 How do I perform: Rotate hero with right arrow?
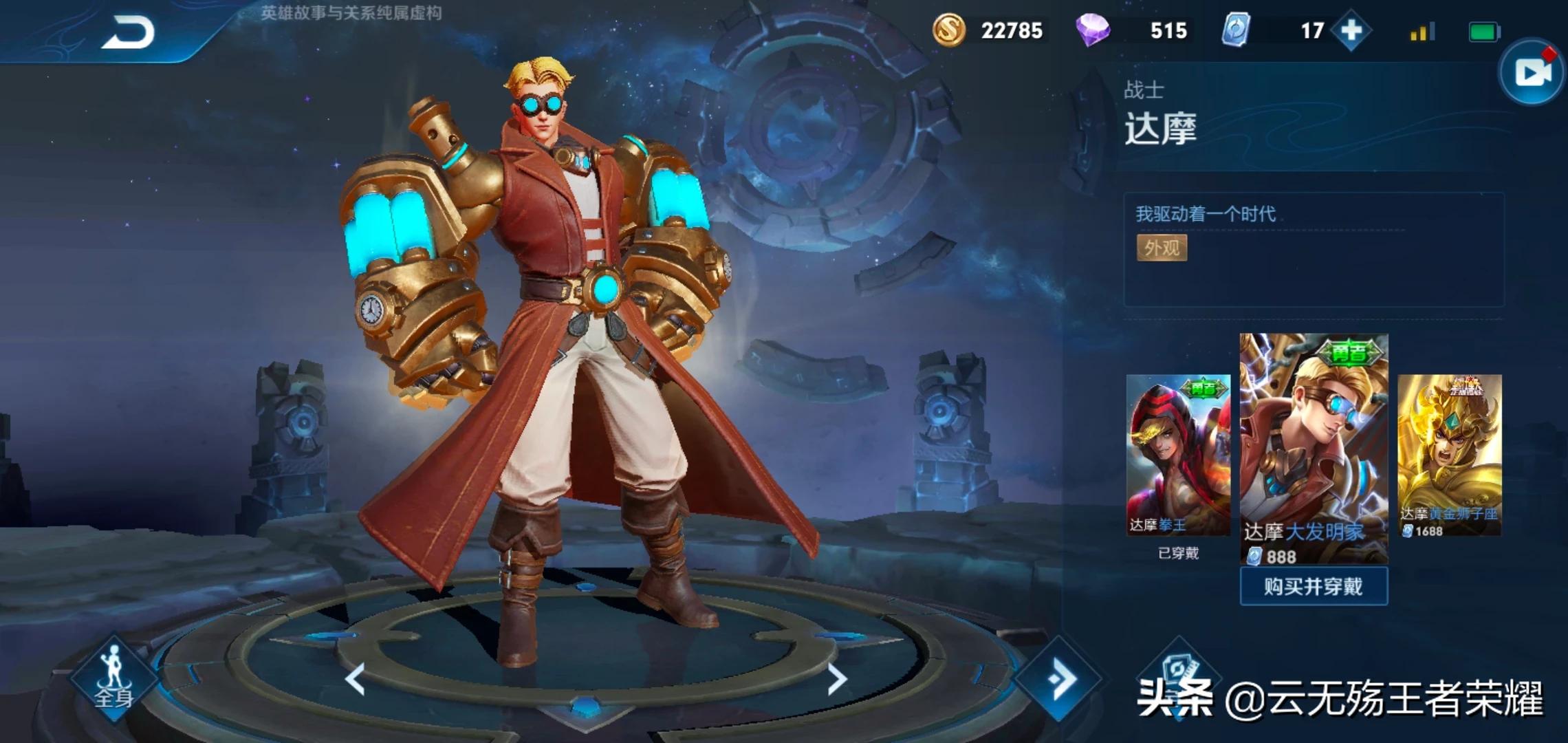click(x=836, y=680)
